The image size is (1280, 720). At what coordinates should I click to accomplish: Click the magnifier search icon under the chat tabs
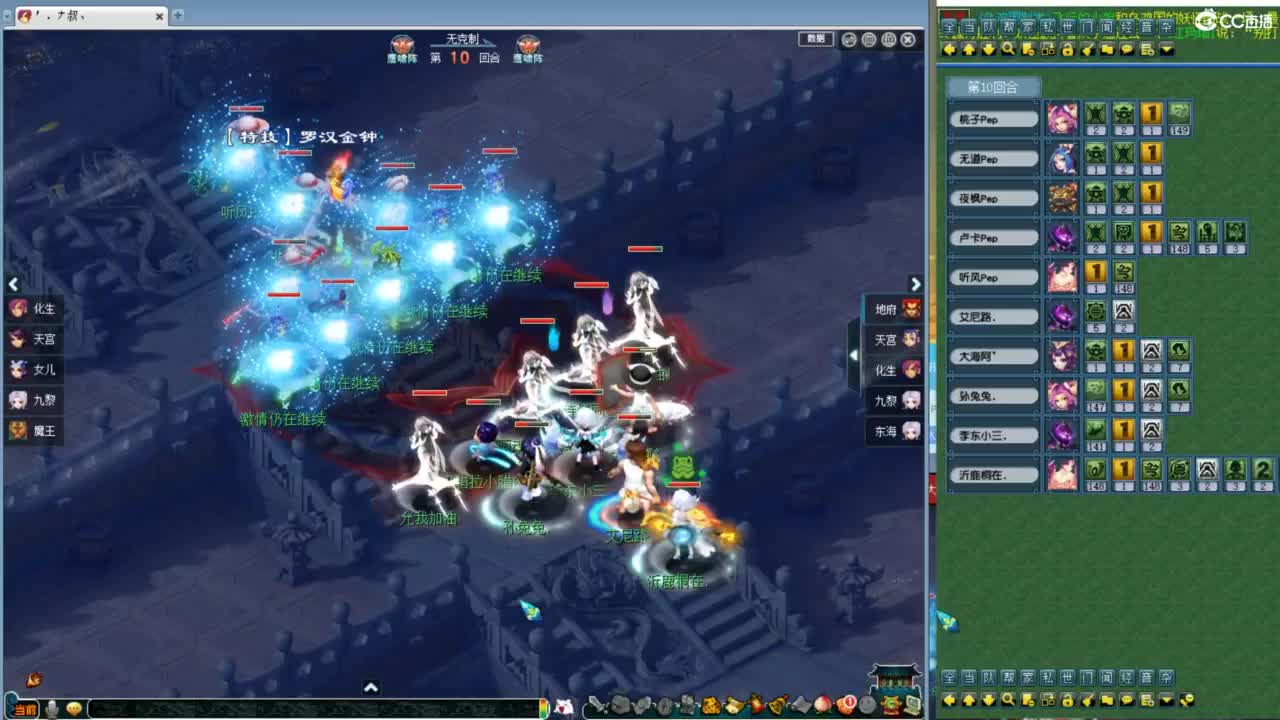tap(1008, 48)
